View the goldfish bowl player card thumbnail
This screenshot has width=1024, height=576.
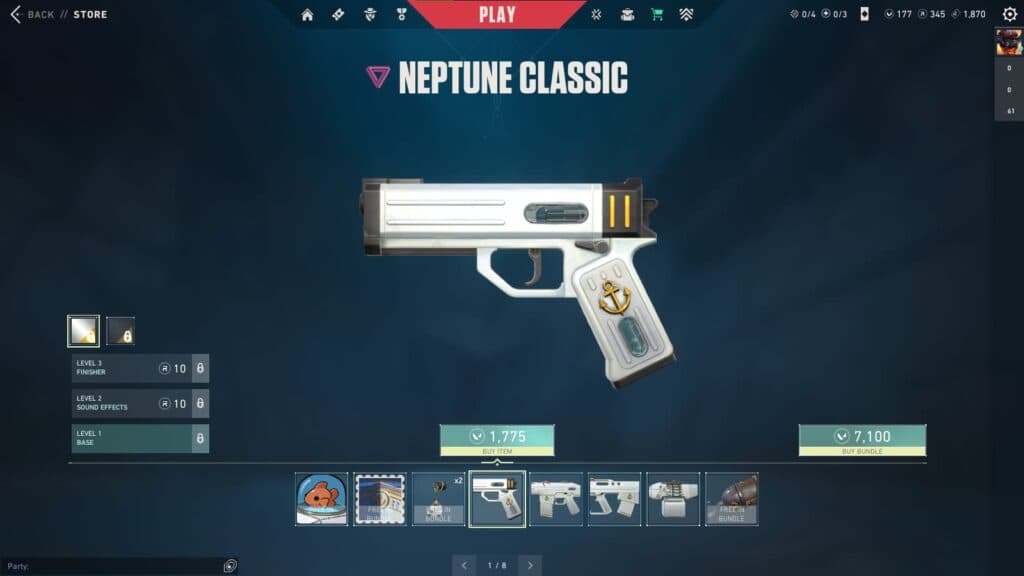[x=322, y=499]
